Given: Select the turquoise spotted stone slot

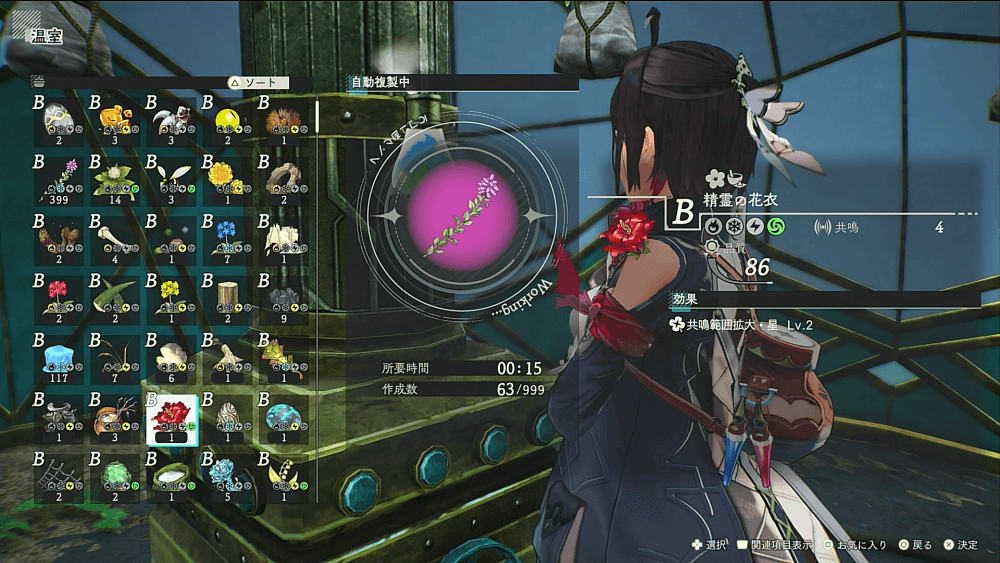Looking at the screenshot, I should tap(284, 417).
